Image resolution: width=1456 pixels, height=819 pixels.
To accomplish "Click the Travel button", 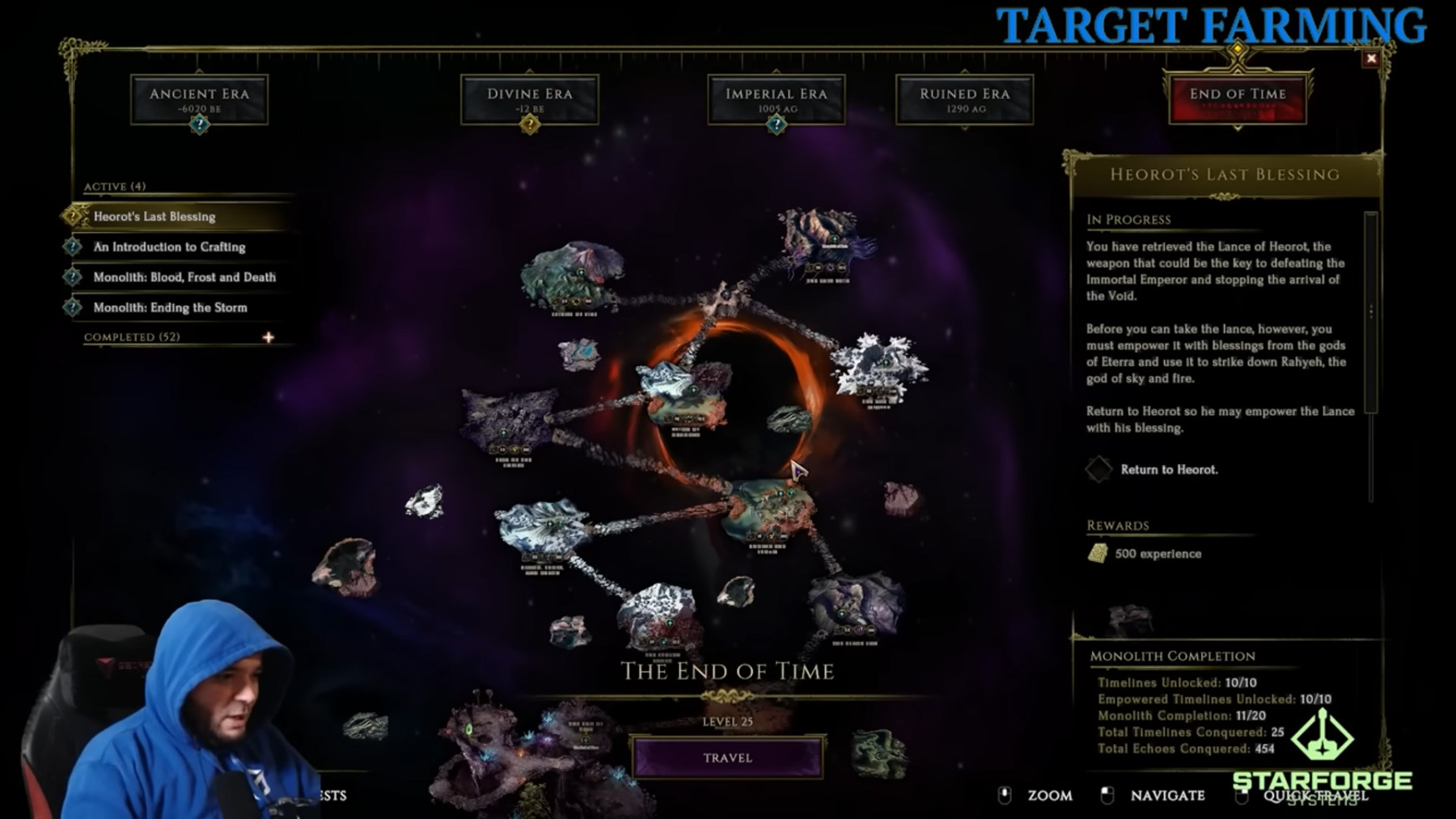I will click(727, 758).
